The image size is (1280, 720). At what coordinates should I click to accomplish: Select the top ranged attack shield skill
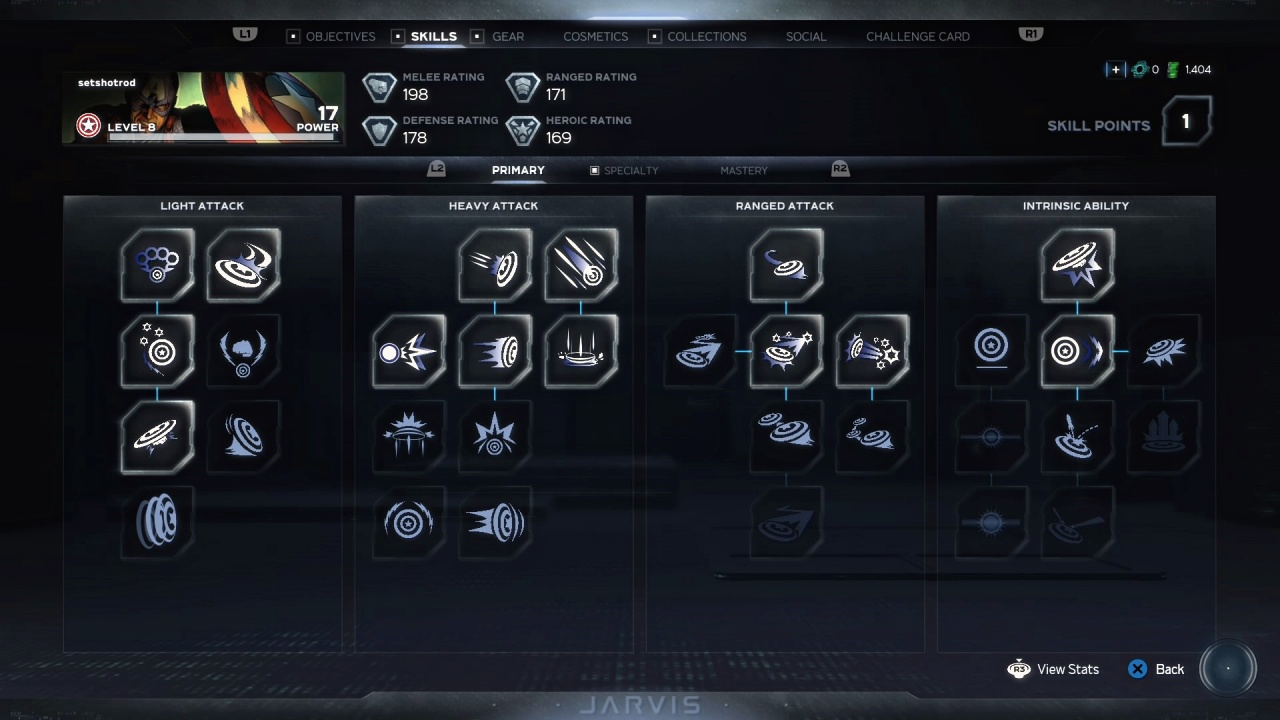tap(786, 264)
